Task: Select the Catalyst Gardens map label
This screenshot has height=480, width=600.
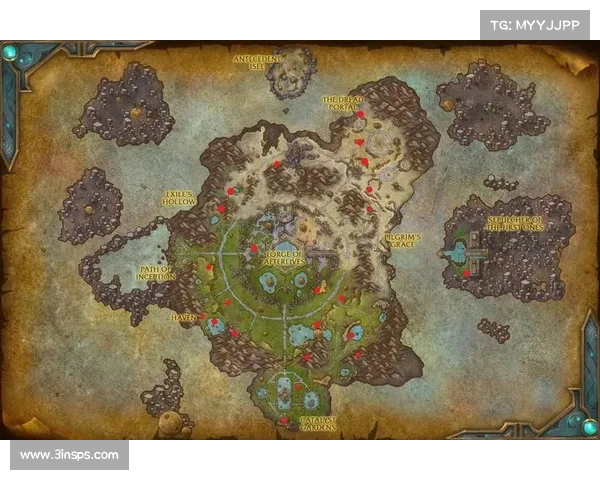Action: point(309,421)
